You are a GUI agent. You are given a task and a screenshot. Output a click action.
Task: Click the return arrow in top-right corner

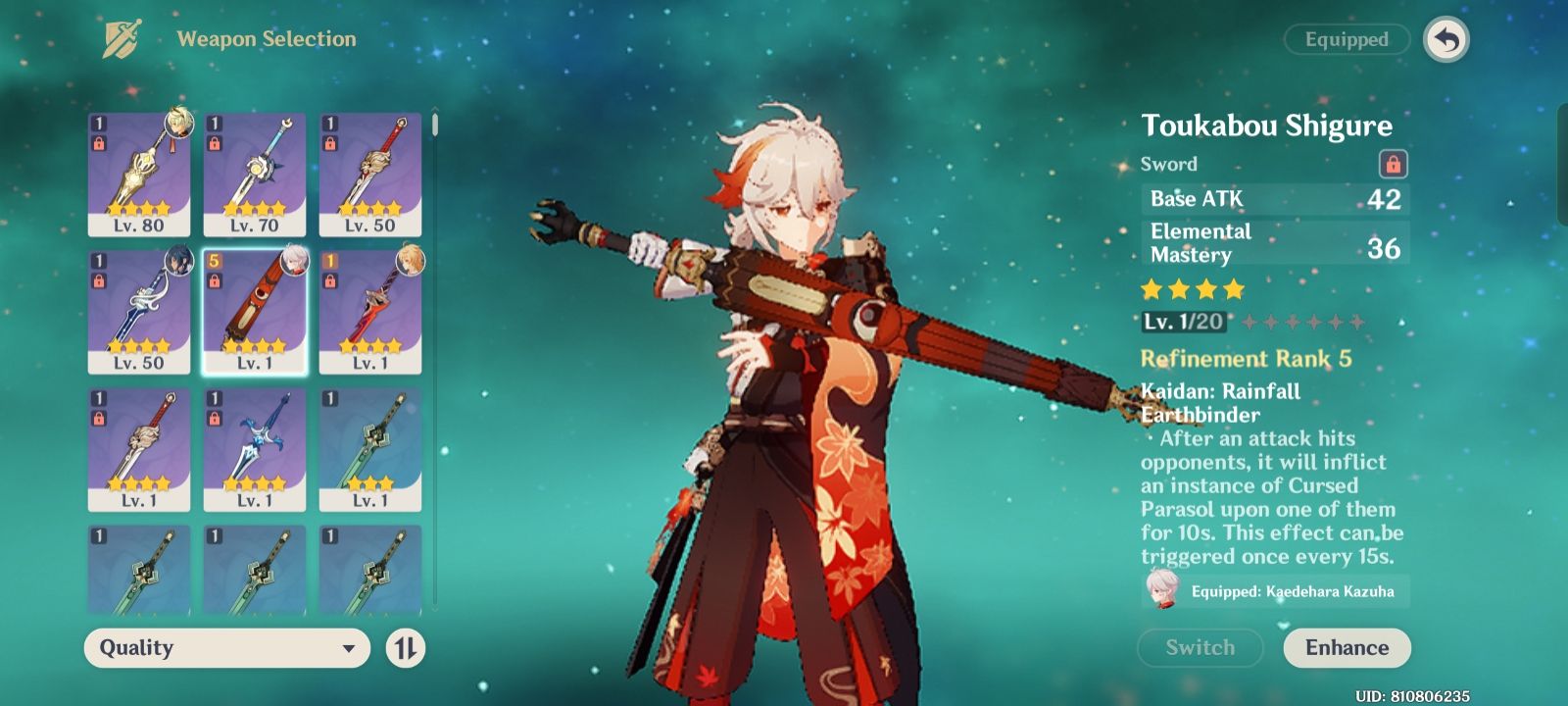click(1447, 39)
